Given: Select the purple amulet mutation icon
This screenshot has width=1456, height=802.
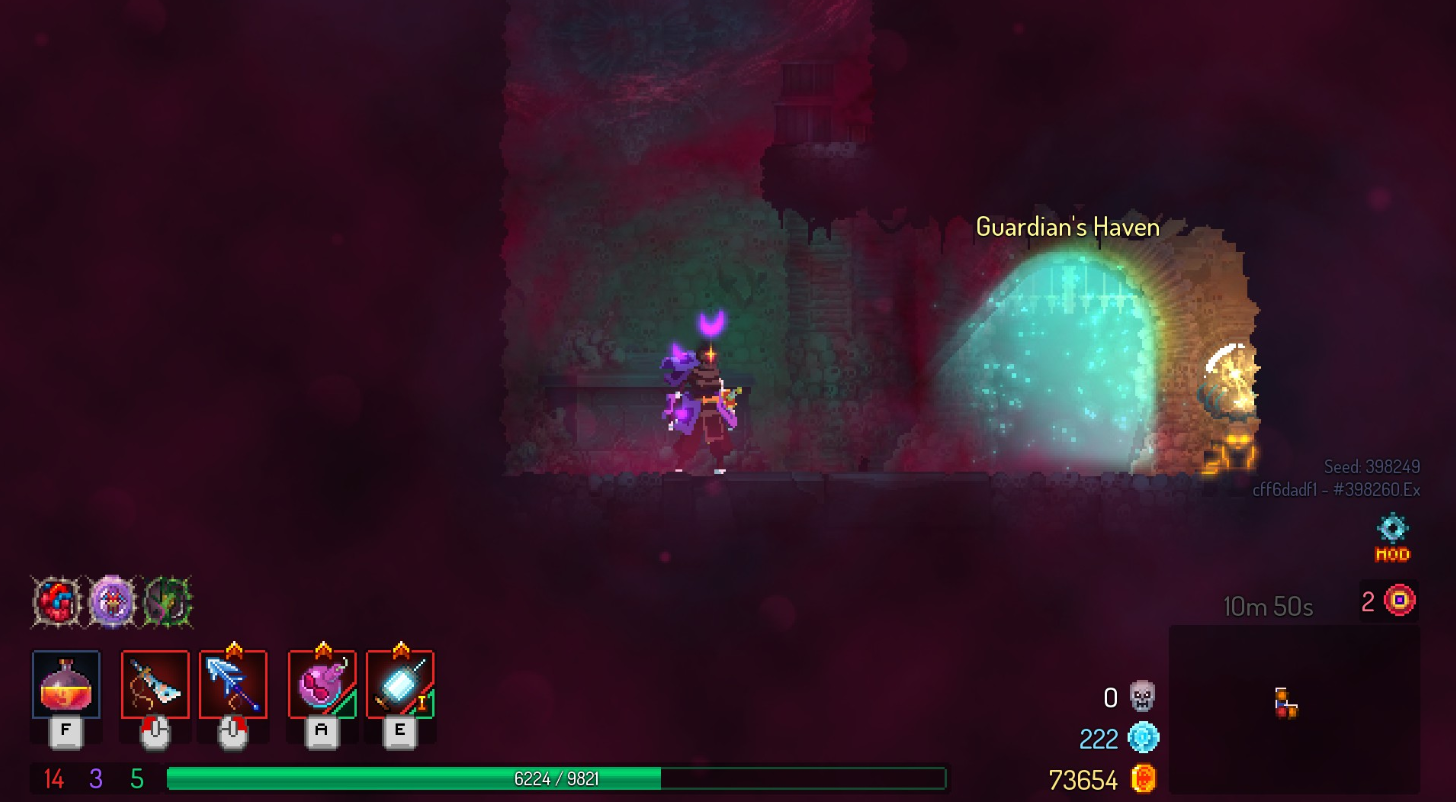Looking at the screenshot, I should [113, 603].
